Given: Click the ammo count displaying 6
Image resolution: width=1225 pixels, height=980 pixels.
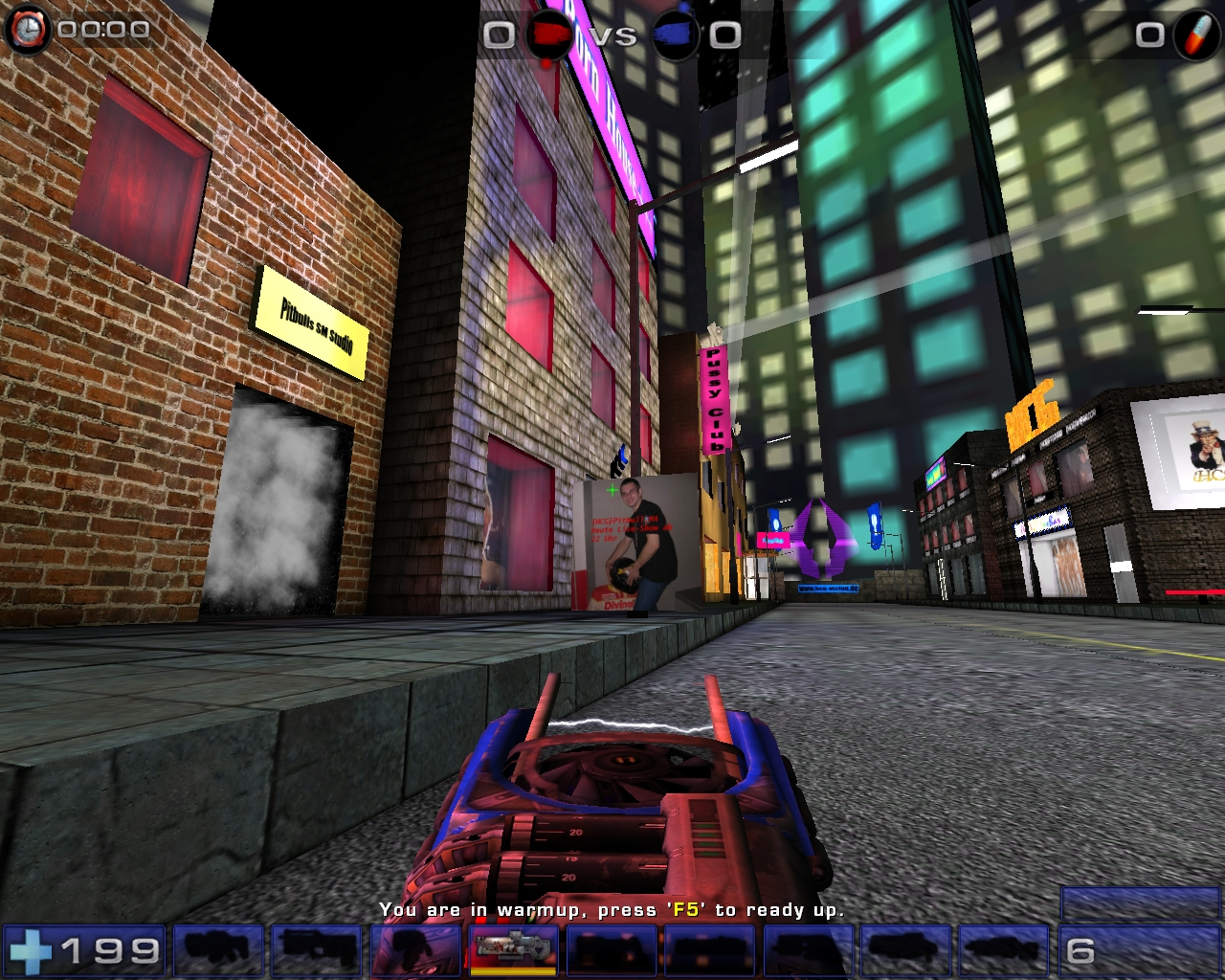Looking at the screenshot, I should (1080, 950).
